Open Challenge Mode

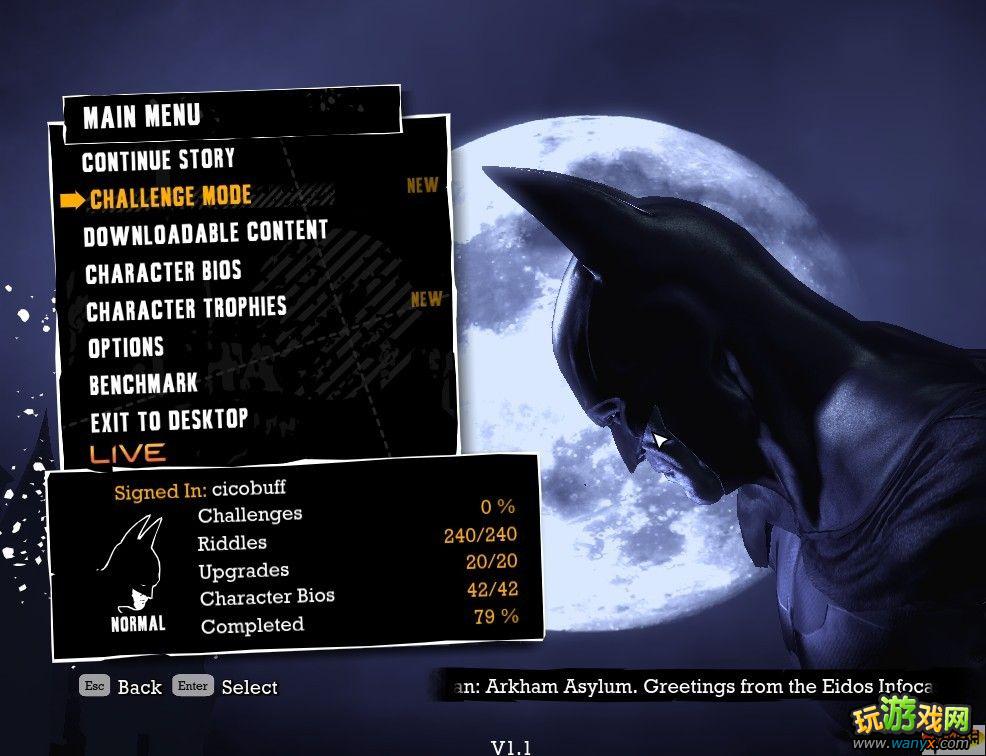click(x=170, y=197)
